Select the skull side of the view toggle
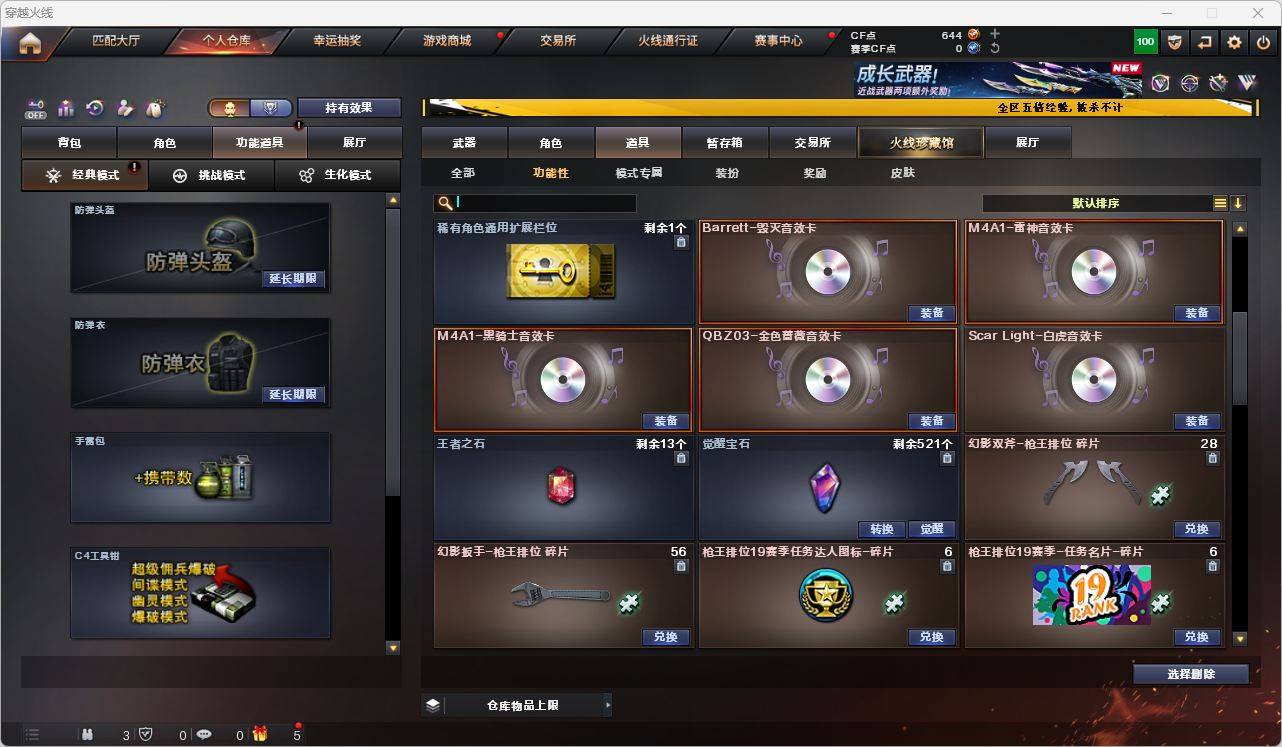The height and width of the screenshot is (747, 1282). point(230,106)
